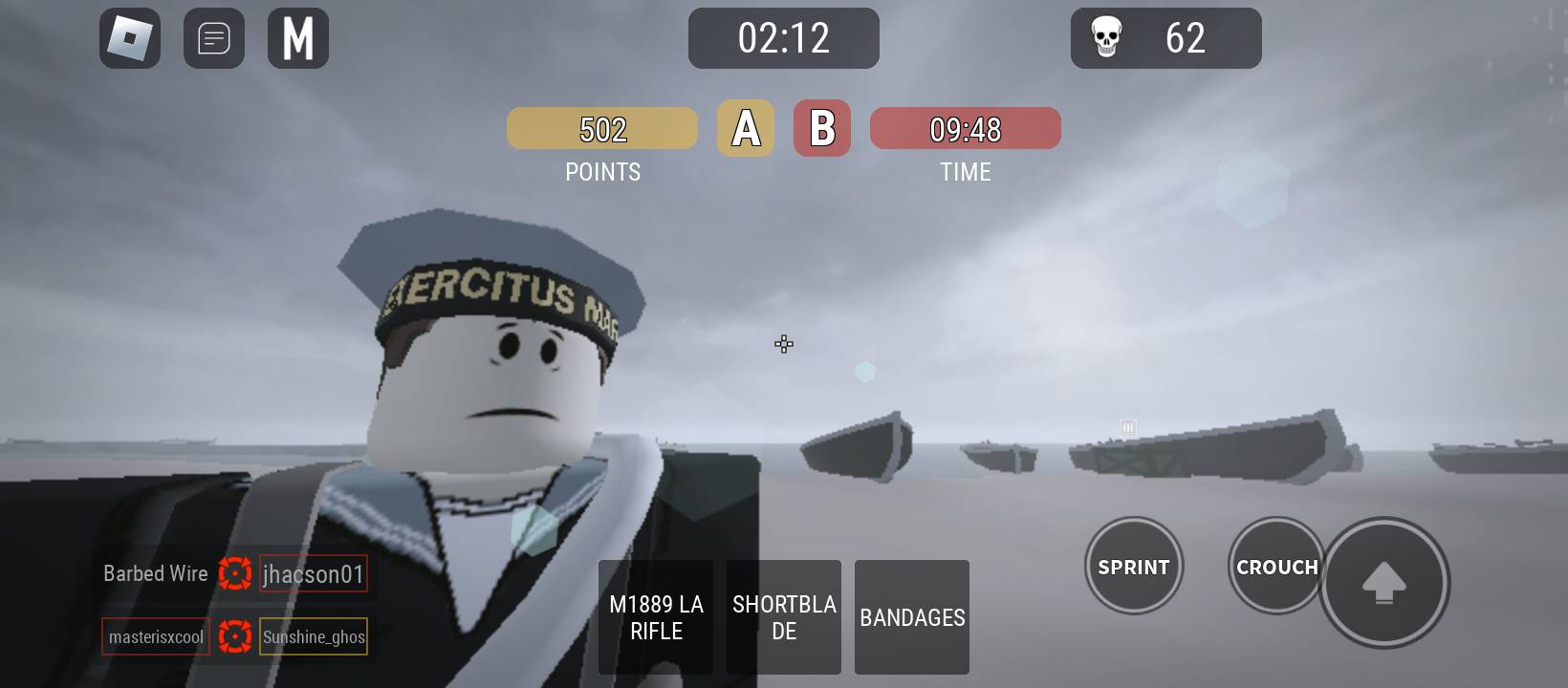Image resolution: width=1568 pixels, height=688 pixels.
Task: Equip the Shortblade slot
Action: (x=784, y=617)
